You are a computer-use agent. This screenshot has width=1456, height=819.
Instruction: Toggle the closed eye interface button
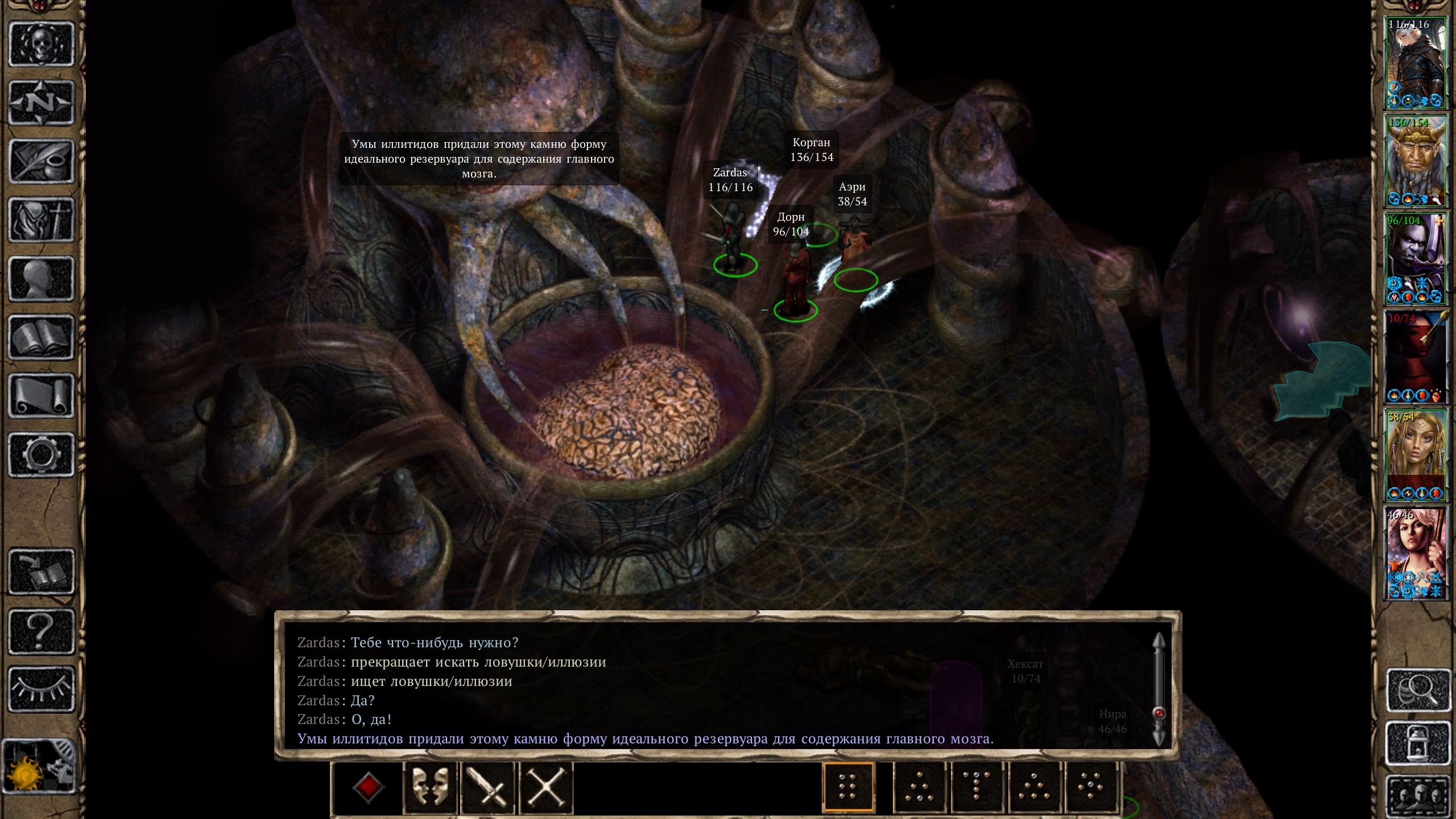click(41, 689)
